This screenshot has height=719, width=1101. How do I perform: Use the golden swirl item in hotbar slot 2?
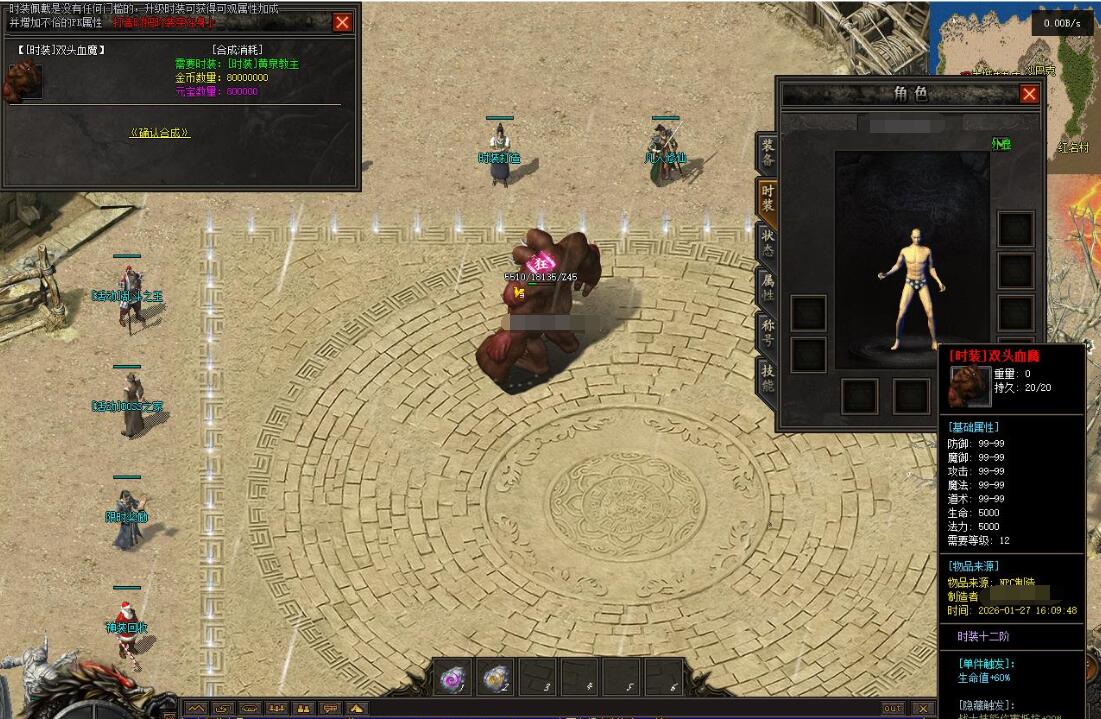(x=495, y=678)
